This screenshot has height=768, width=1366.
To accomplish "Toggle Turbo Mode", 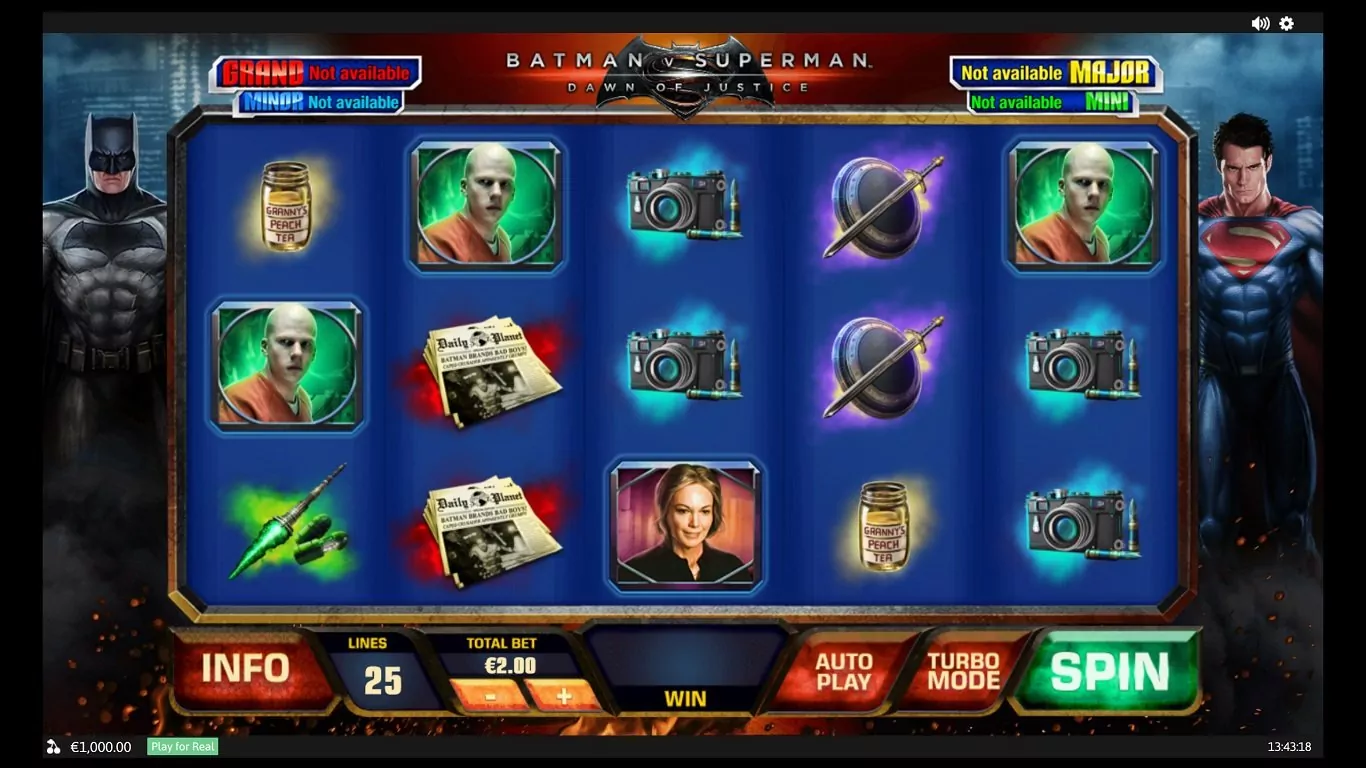I will [963, 672].
